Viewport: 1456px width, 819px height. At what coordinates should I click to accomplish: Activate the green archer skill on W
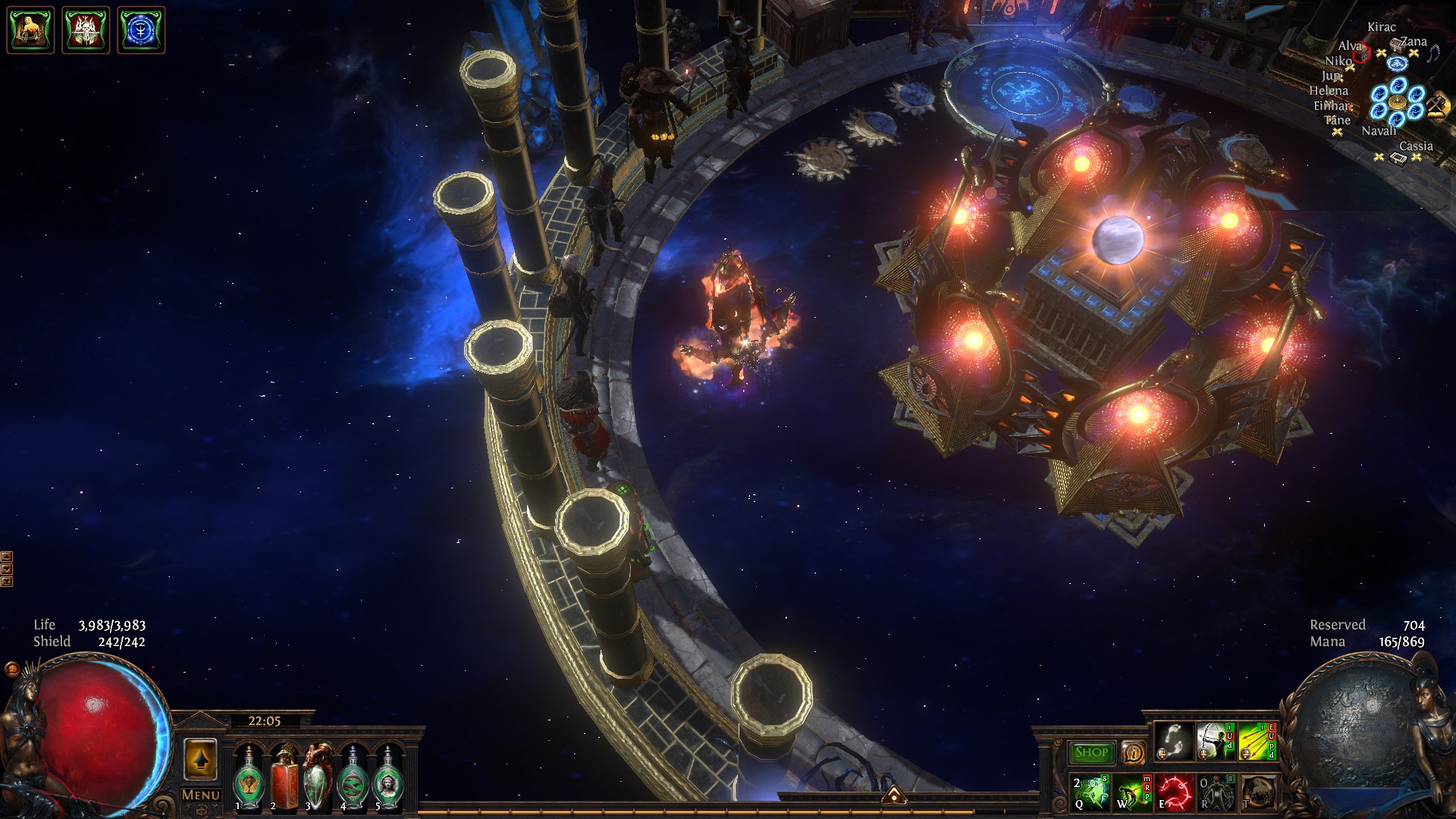pyautogui.click(x=1132, y=792)
